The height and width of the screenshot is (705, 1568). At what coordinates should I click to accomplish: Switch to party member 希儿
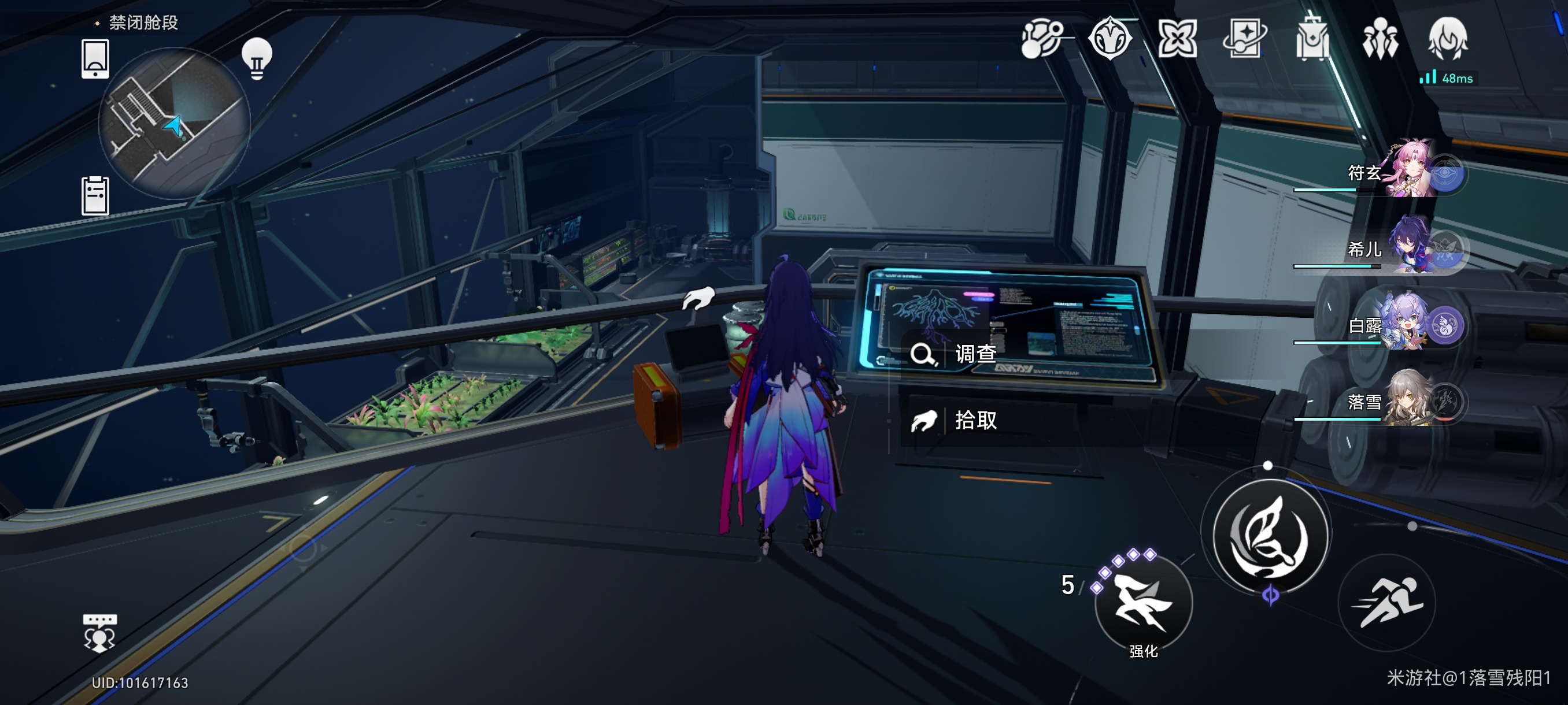pyautogui.click(x=1400, y=249)
